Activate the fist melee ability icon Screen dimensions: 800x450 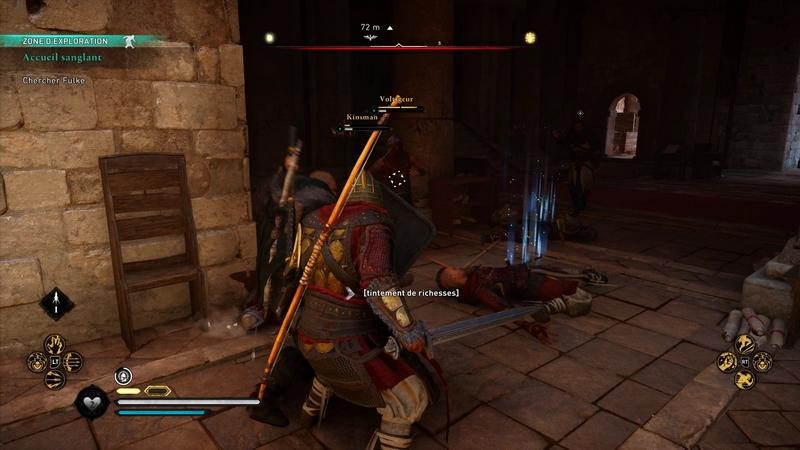727,362
